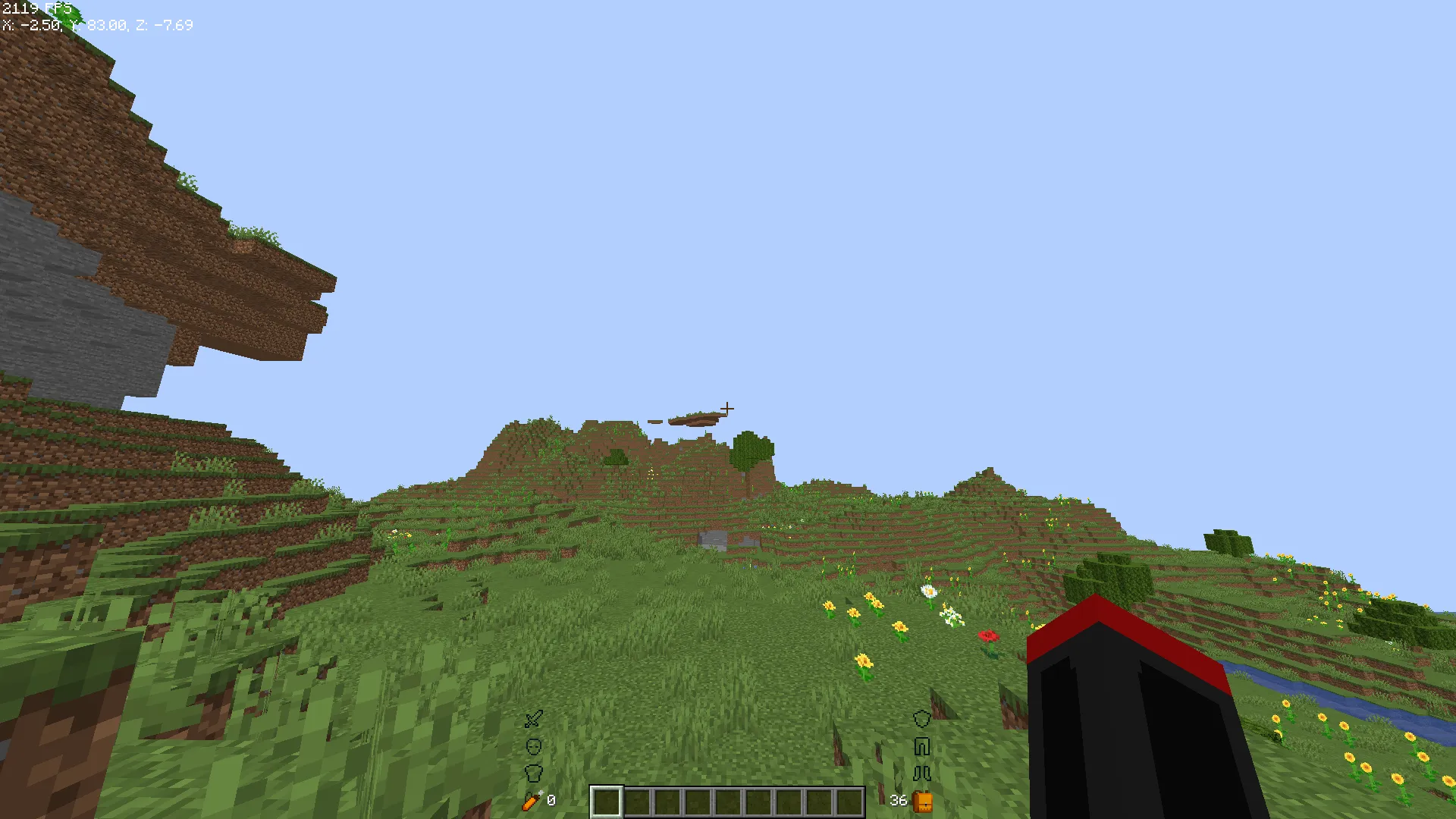Click the head outline icon near hotbar
The height and width of the screenshot is (819, 1456).
pos(535,745)
